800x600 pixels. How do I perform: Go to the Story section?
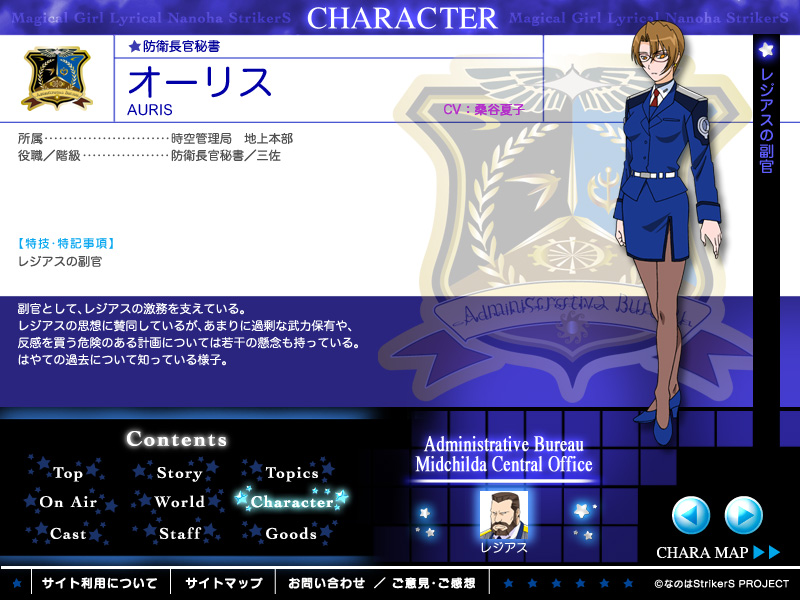179,473
